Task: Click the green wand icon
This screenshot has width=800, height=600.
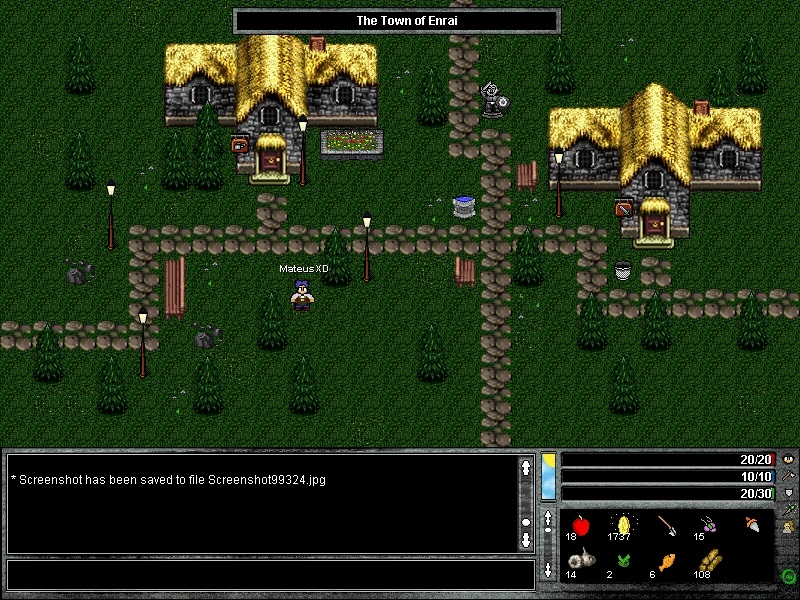Action: click(788, 509)
